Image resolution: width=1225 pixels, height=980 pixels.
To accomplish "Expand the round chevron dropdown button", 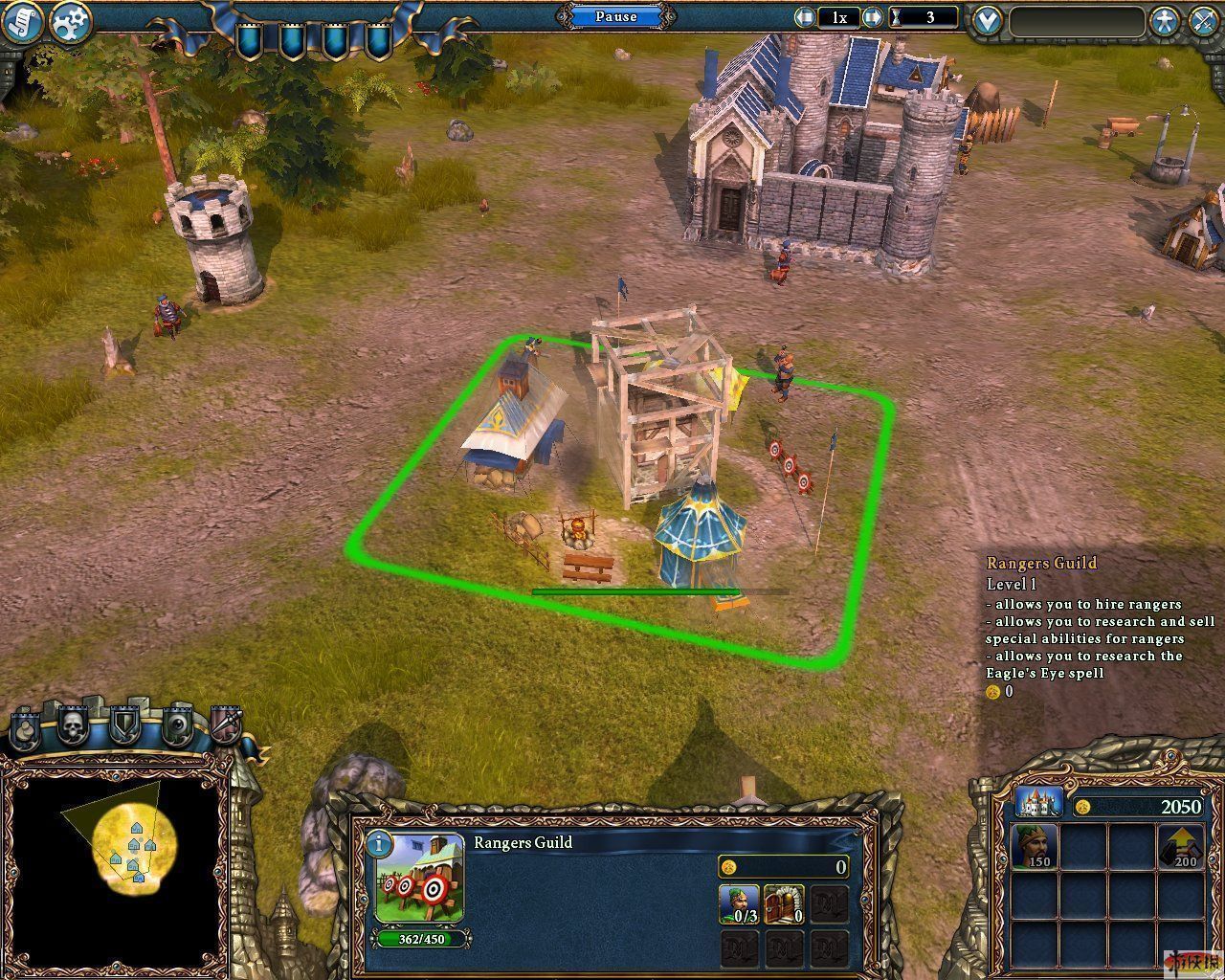I will point(987,20).
